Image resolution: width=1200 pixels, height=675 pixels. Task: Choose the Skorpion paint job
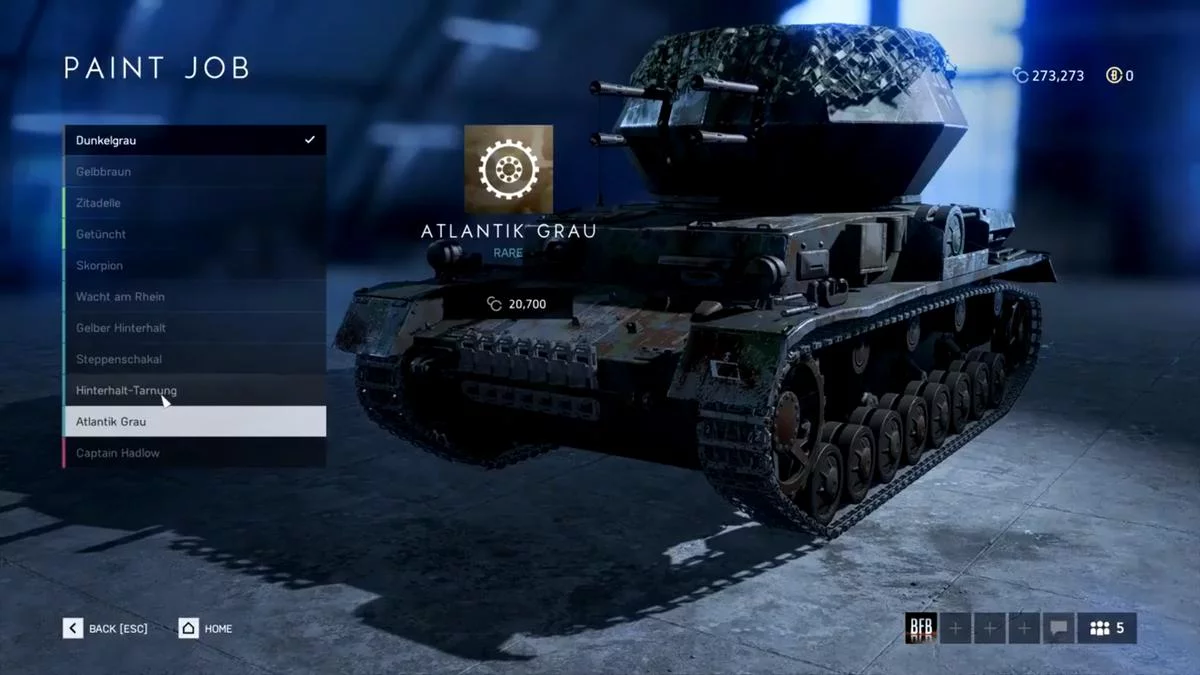click(x=195, y=266)
